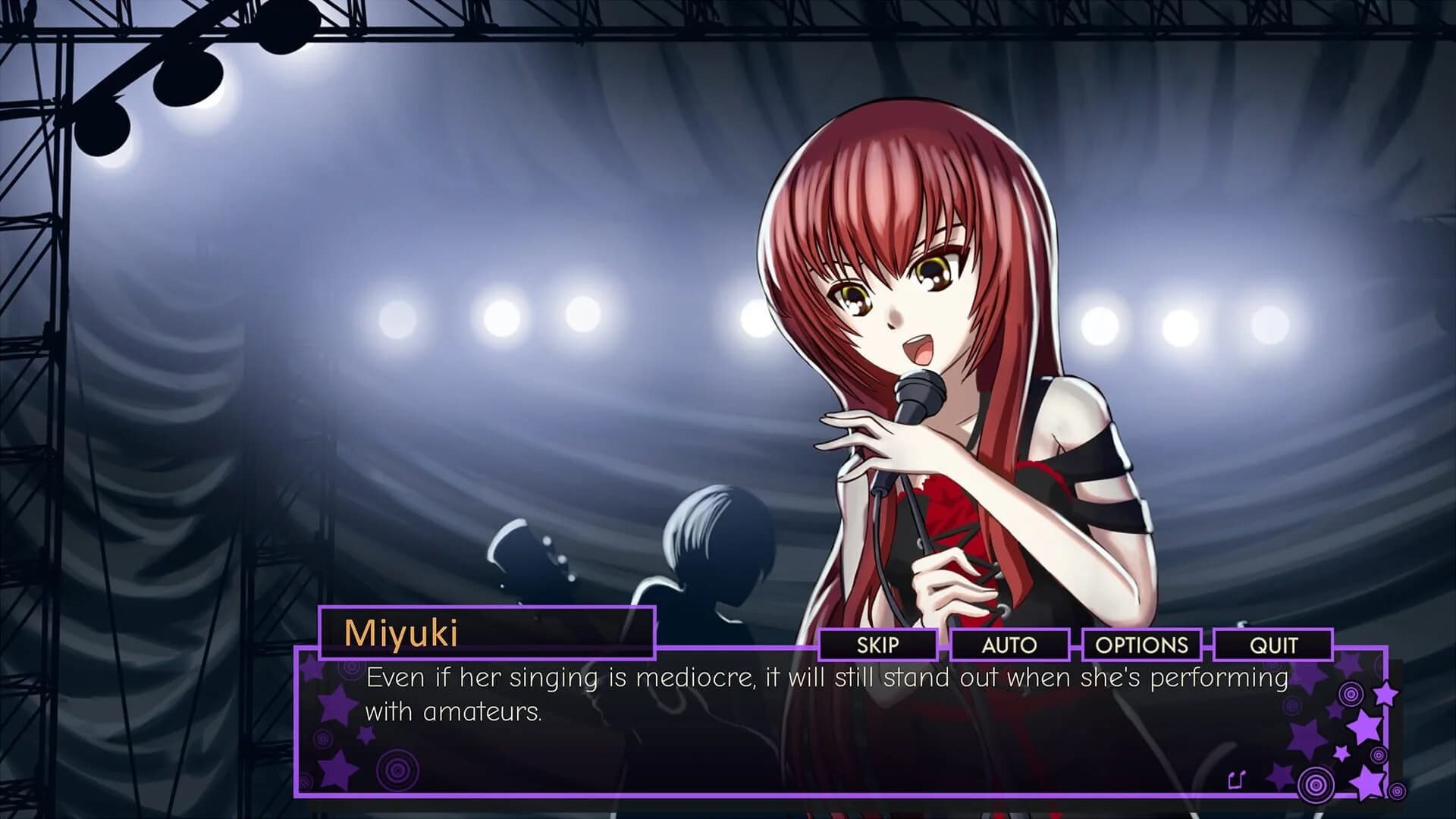Click the small headphone-like marker bottom-left of textbox
This screenshot has width=1456, height=819.
306,781
